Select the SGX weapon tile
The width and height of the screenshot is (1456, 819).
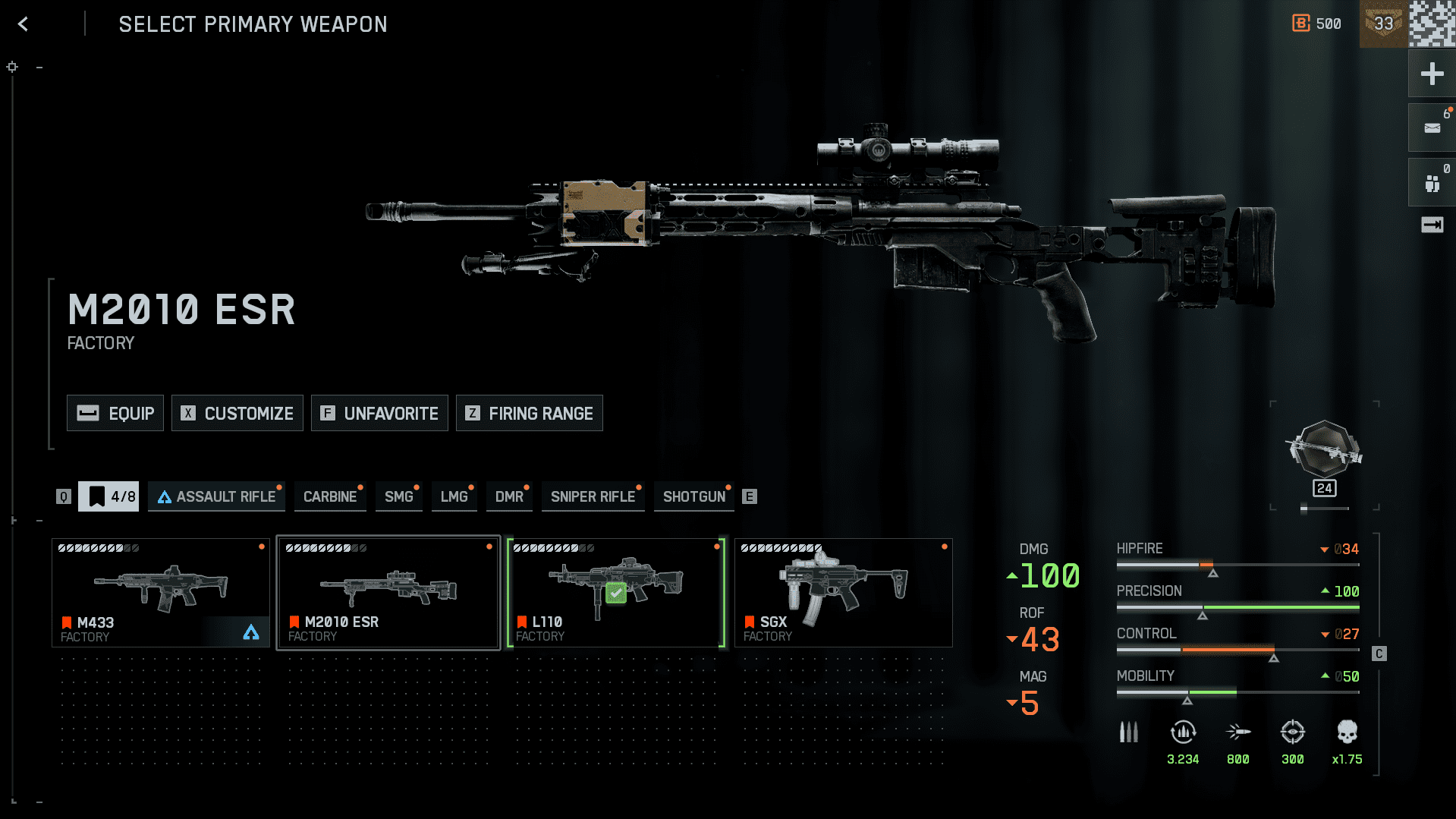pyautogui.click(x=844, y=593)
